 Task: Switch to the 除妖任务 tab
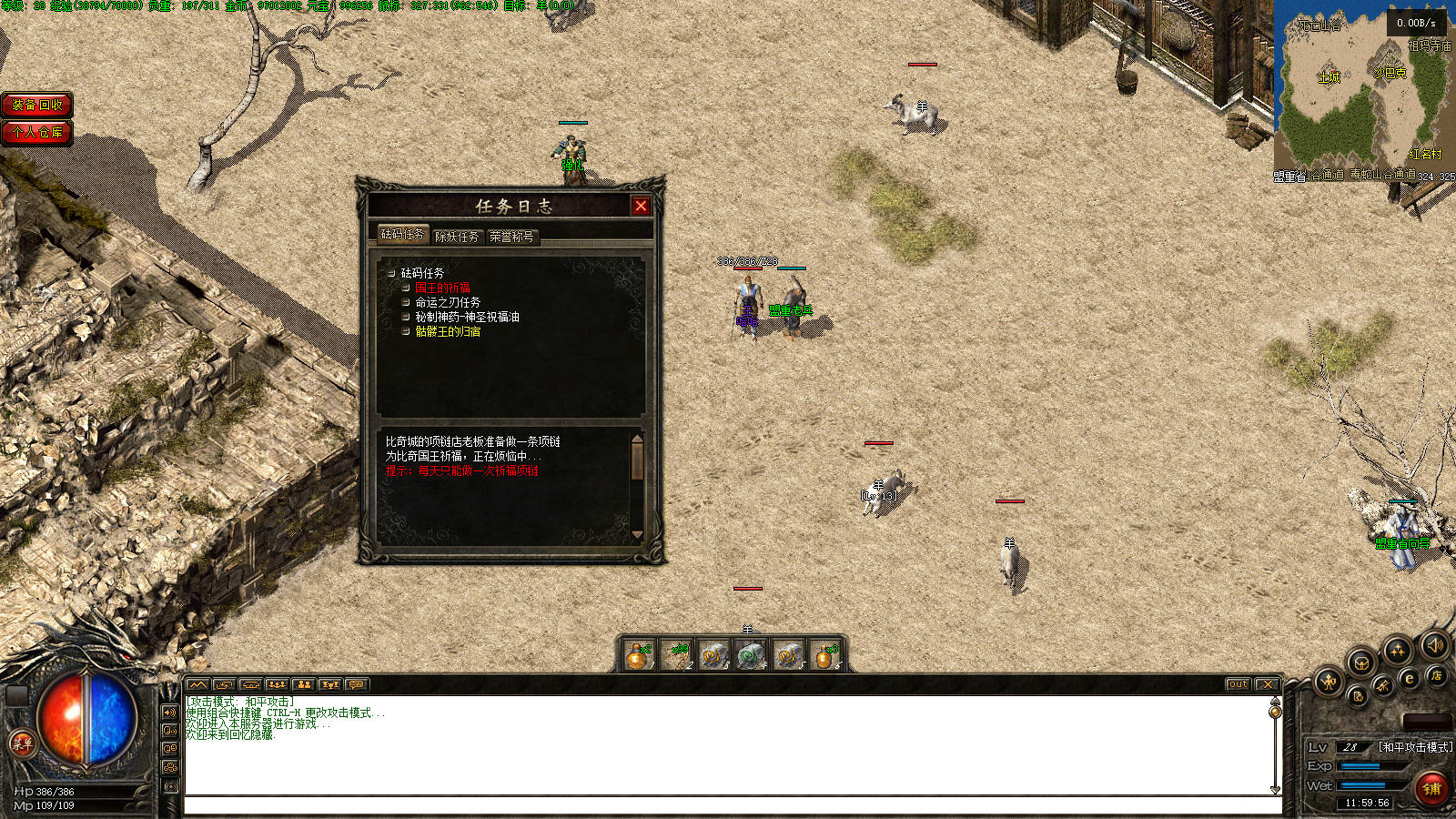click(457, 237)
